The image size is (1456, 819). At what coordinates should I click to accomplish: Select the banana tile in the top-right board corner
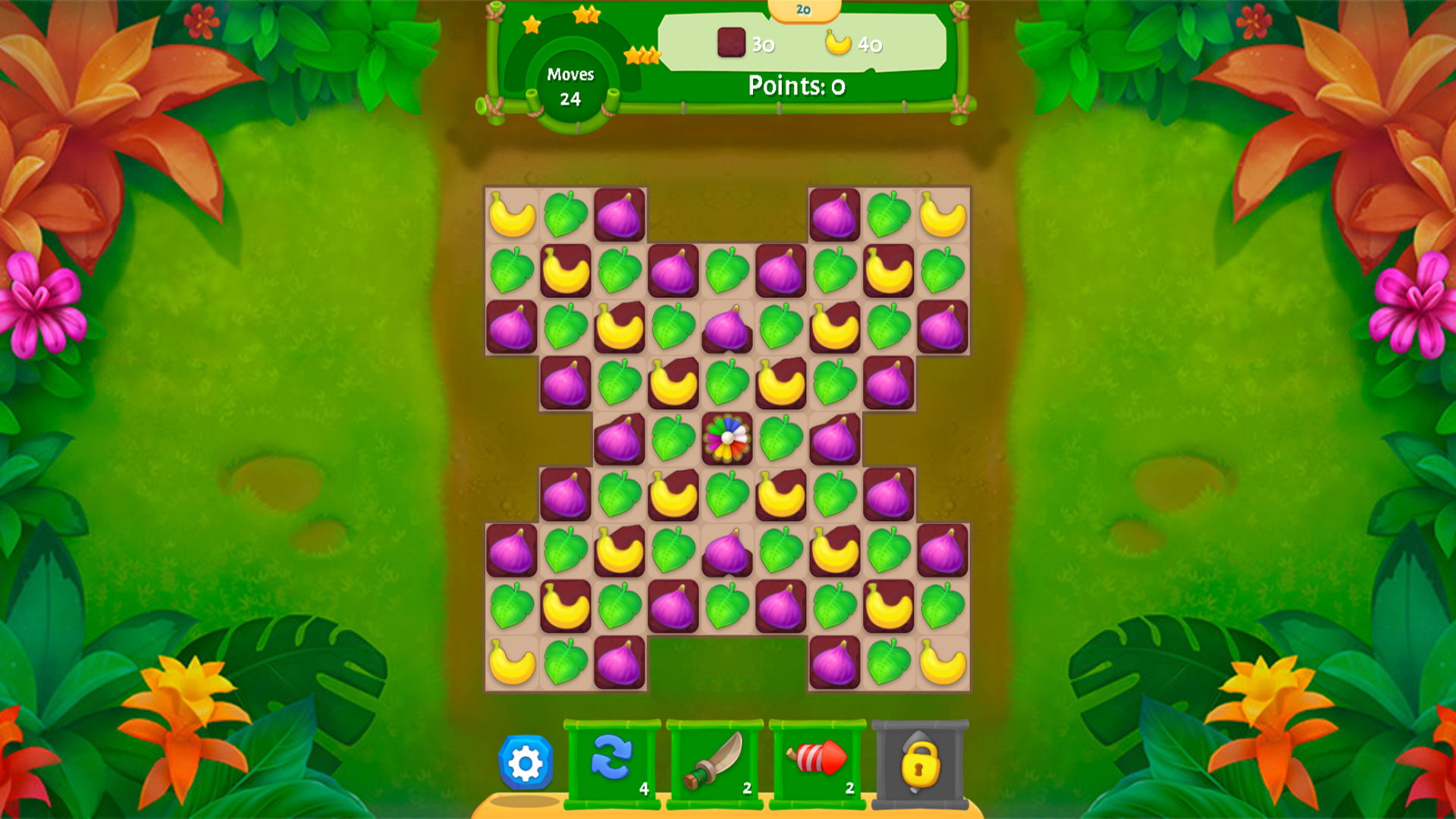[x=943, y=216]
